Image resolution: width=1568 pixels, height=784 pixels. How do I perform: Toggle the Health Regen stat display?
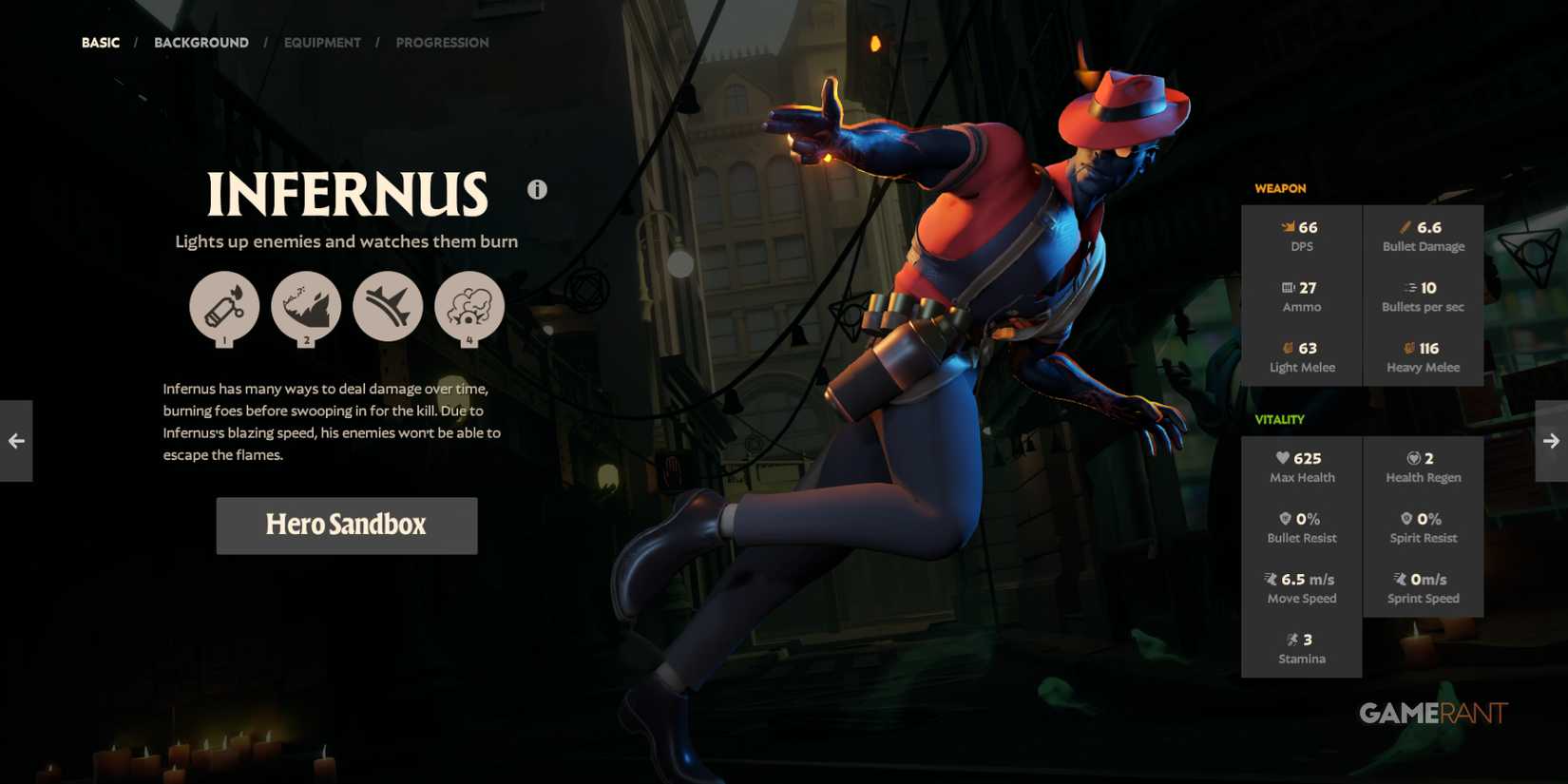(x=1422, y=467)
